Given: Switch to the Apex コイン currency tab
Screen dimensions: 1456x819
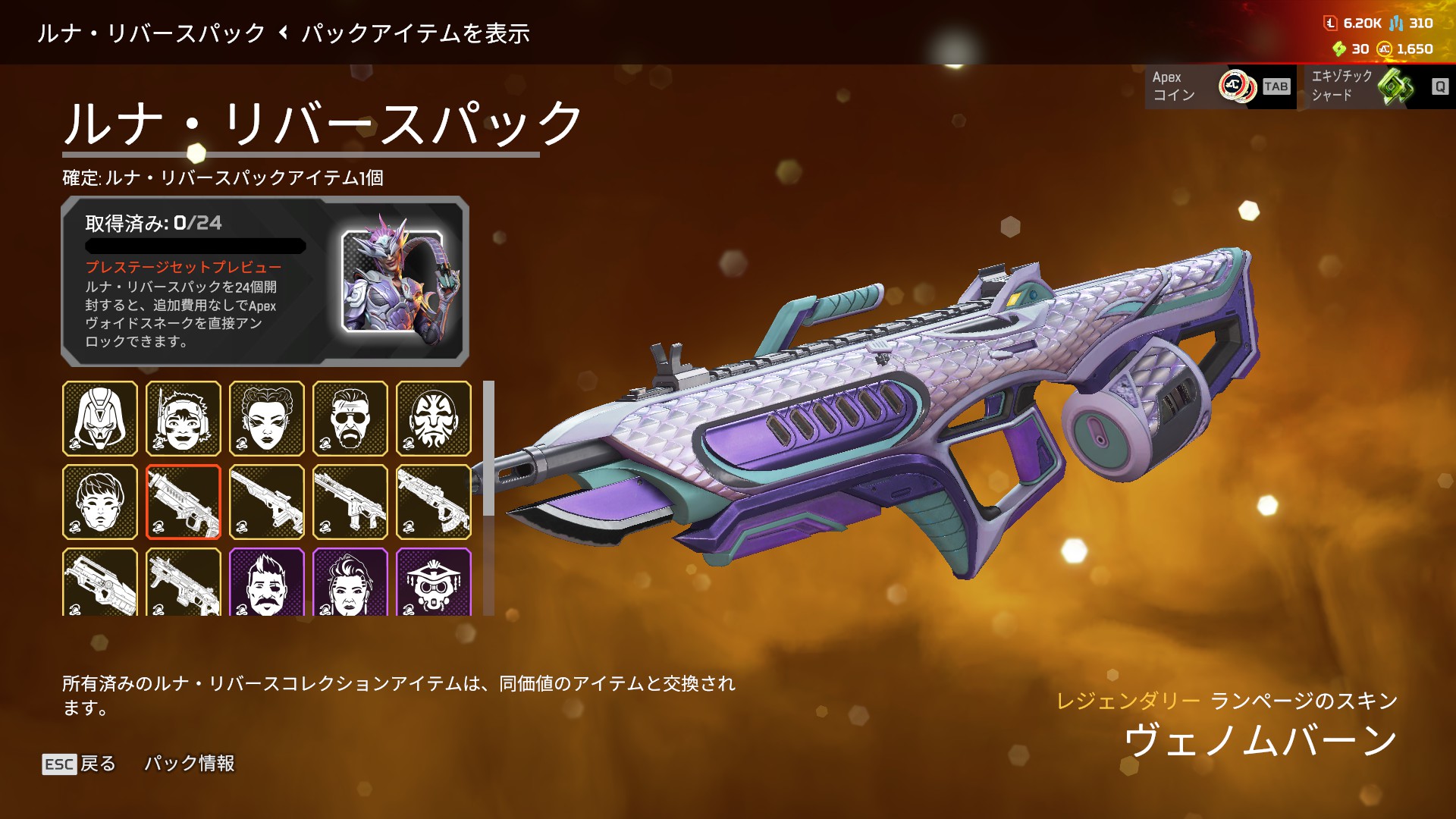Looking at the screenshot, I should [1219, 86].
